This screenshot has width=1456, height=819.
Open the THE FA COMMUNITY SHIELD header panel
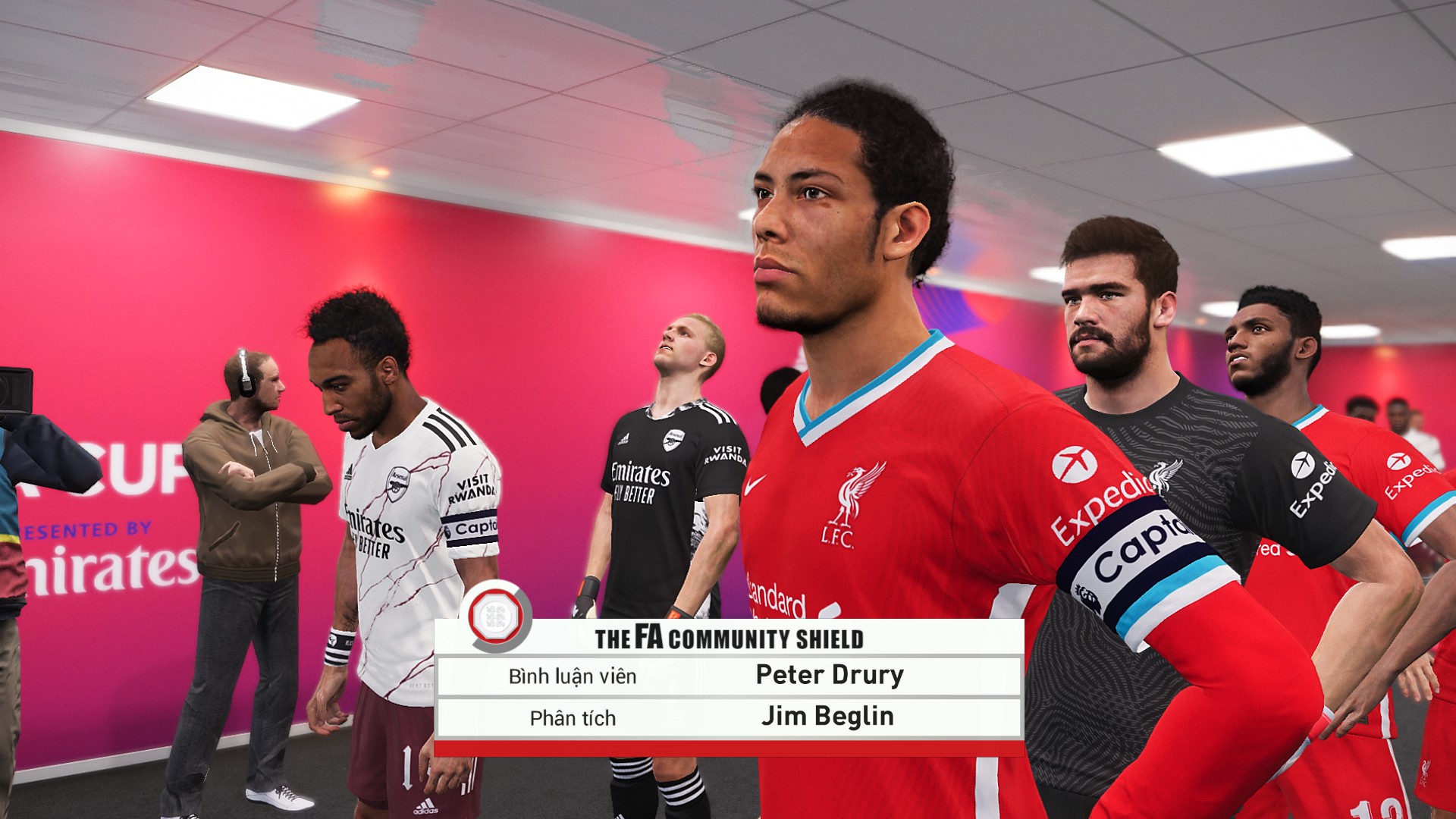[732, 639]
